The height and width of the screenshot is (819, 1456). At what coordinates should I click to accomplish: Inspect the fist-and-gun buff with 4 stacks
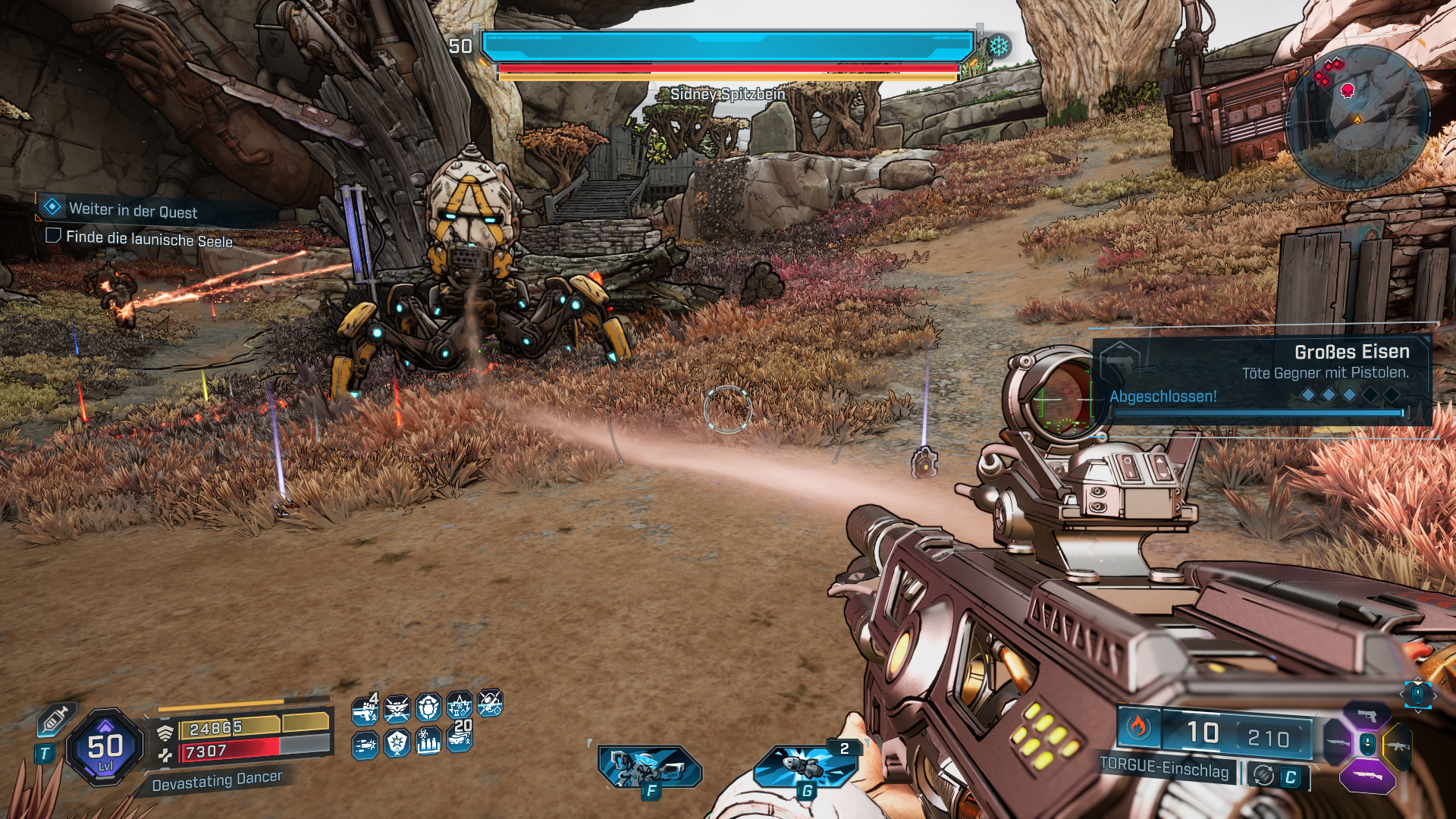click(x=366, y=710)
